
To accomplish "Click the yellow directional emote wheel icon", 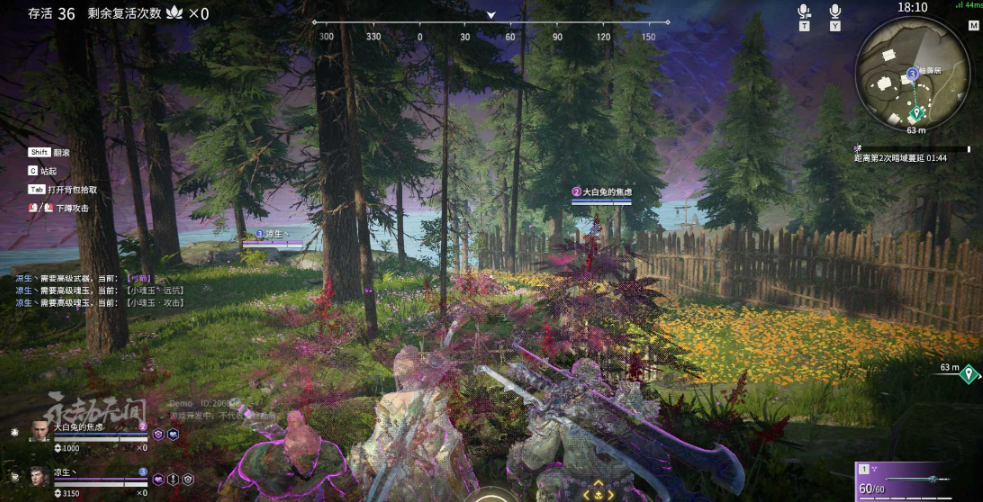I will click(598, 493).
